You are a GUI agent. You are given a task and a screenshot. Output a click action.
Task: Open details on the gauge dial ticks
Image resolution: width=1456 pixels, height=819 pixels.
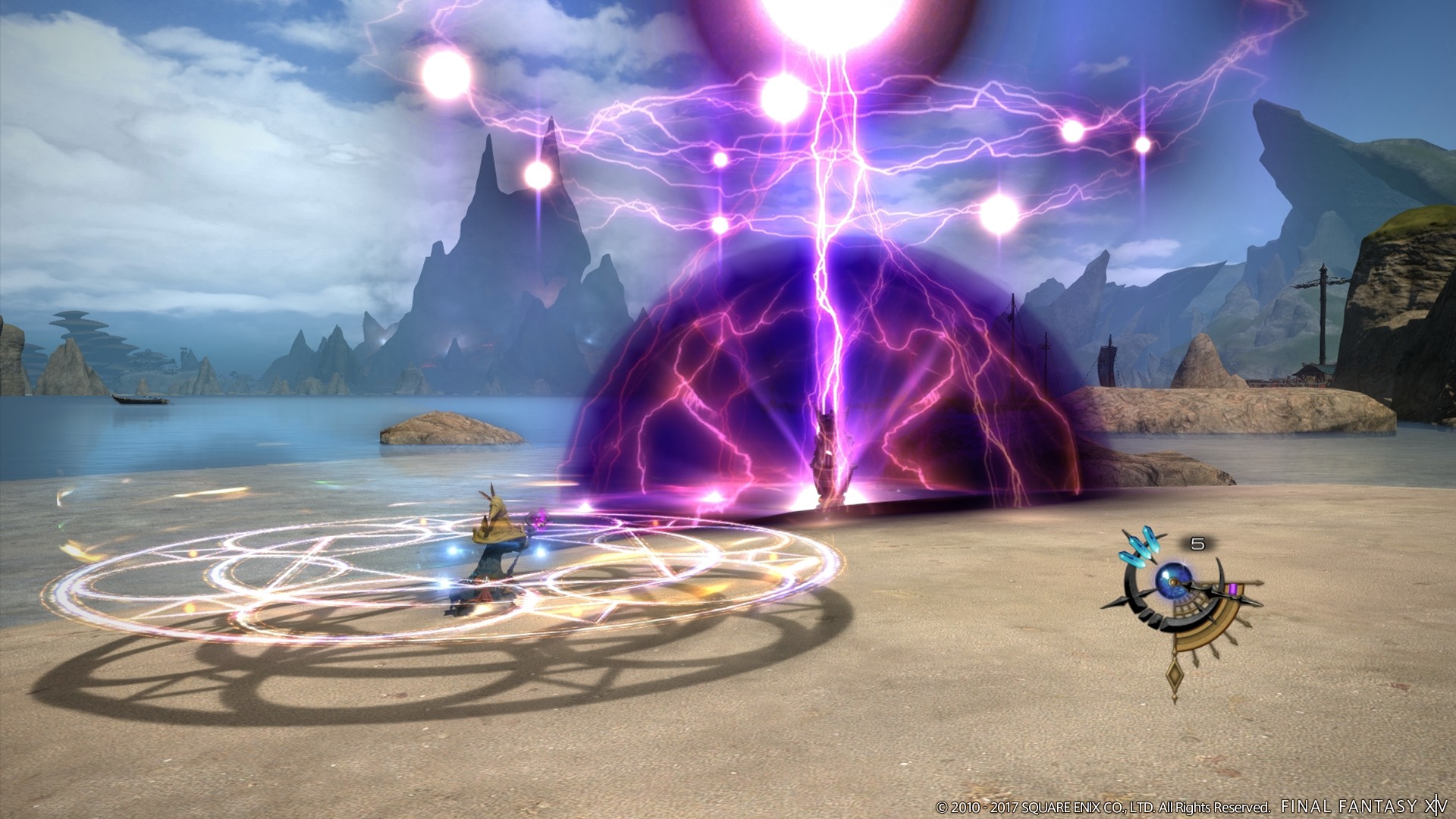(1191, 605)
